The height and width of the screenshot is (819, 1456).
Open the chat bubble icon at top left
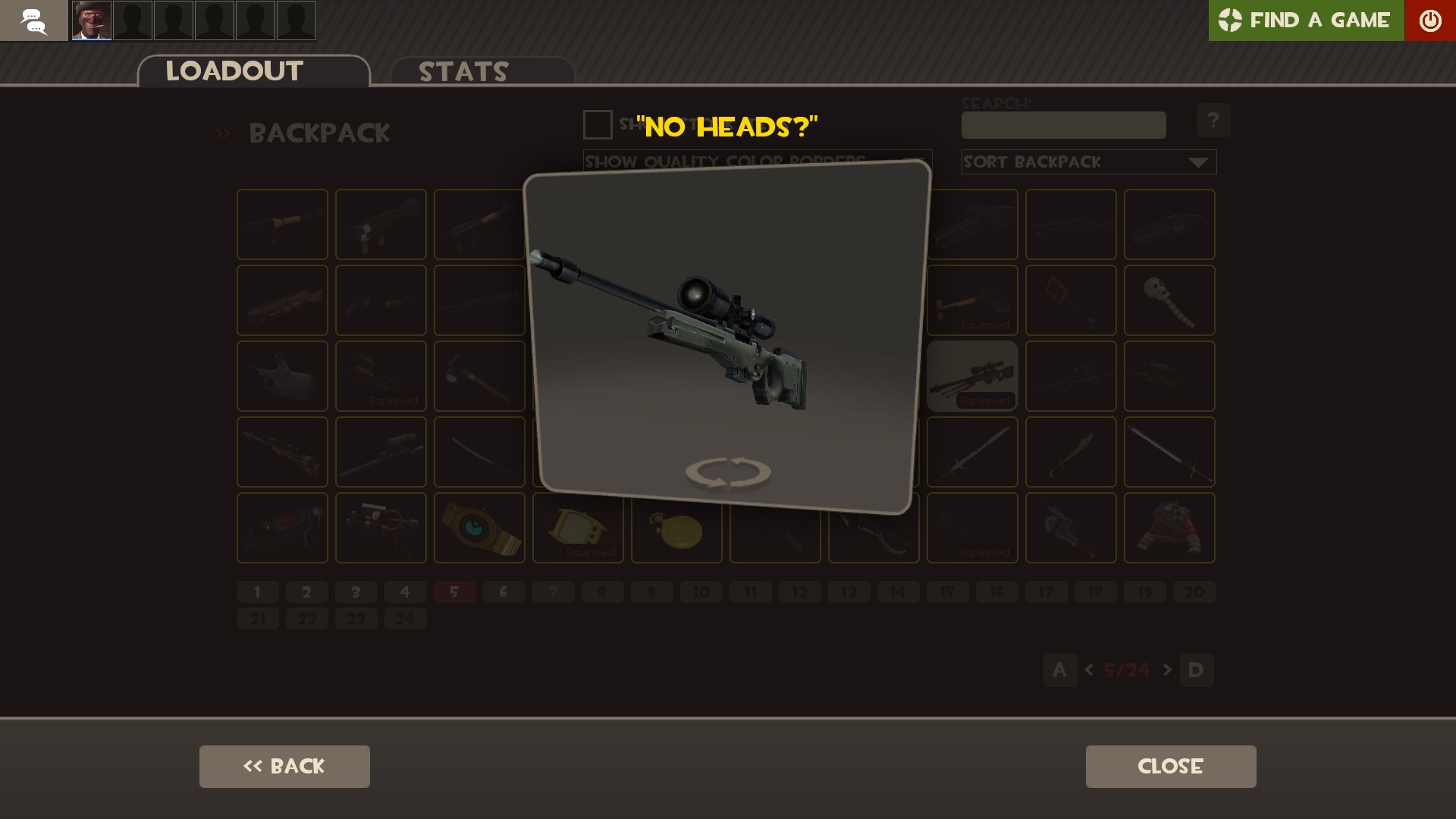[x=33, y=20]
